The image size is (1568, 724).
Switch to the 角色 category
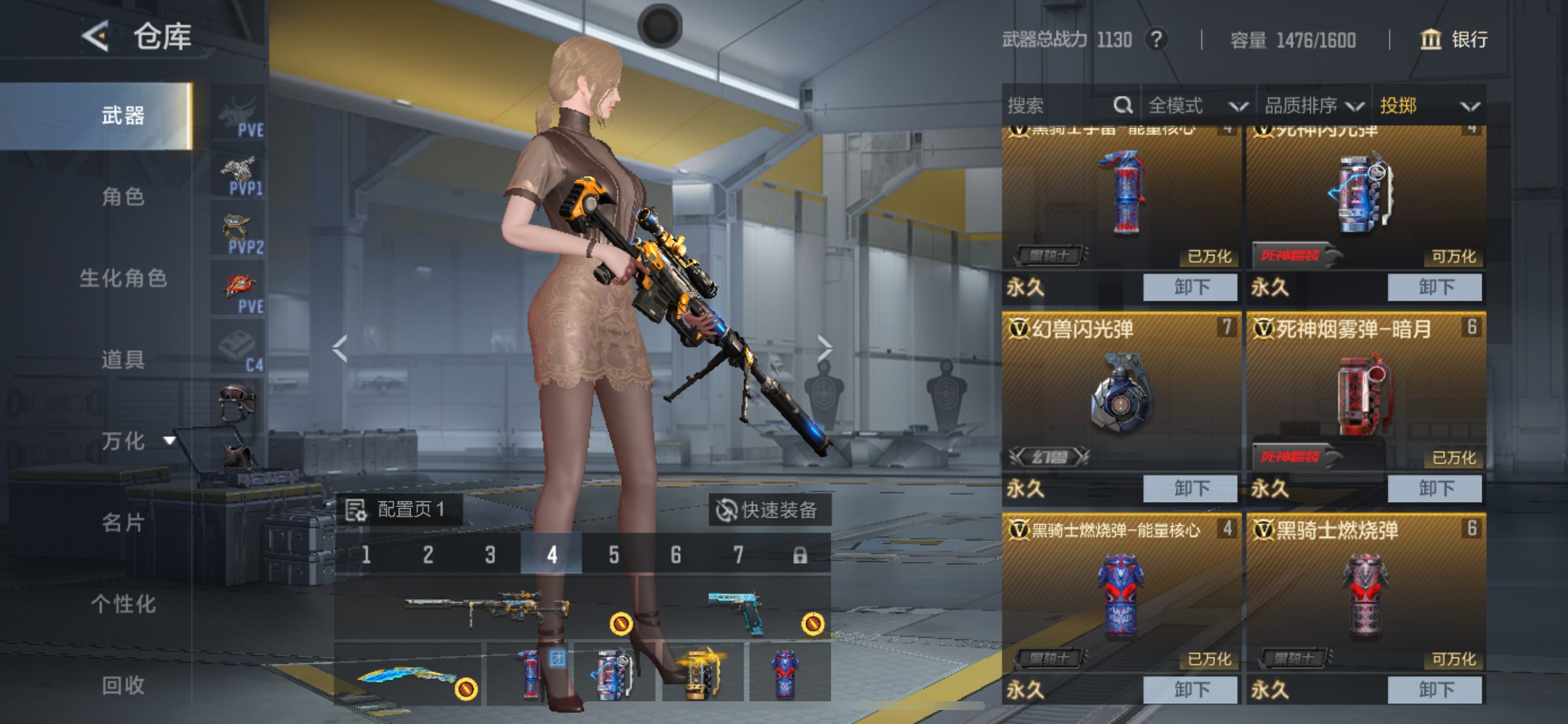click(123, 196)
